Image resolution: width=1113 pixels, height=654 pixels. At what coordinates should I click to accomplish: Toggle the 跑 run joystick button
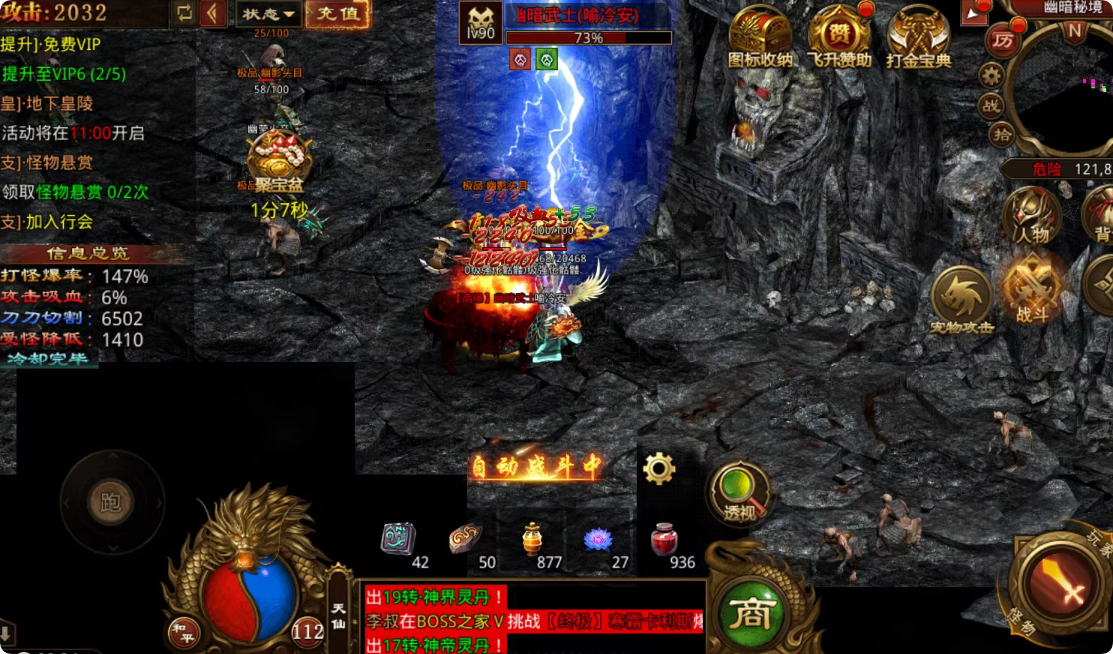tap(111, 502)
